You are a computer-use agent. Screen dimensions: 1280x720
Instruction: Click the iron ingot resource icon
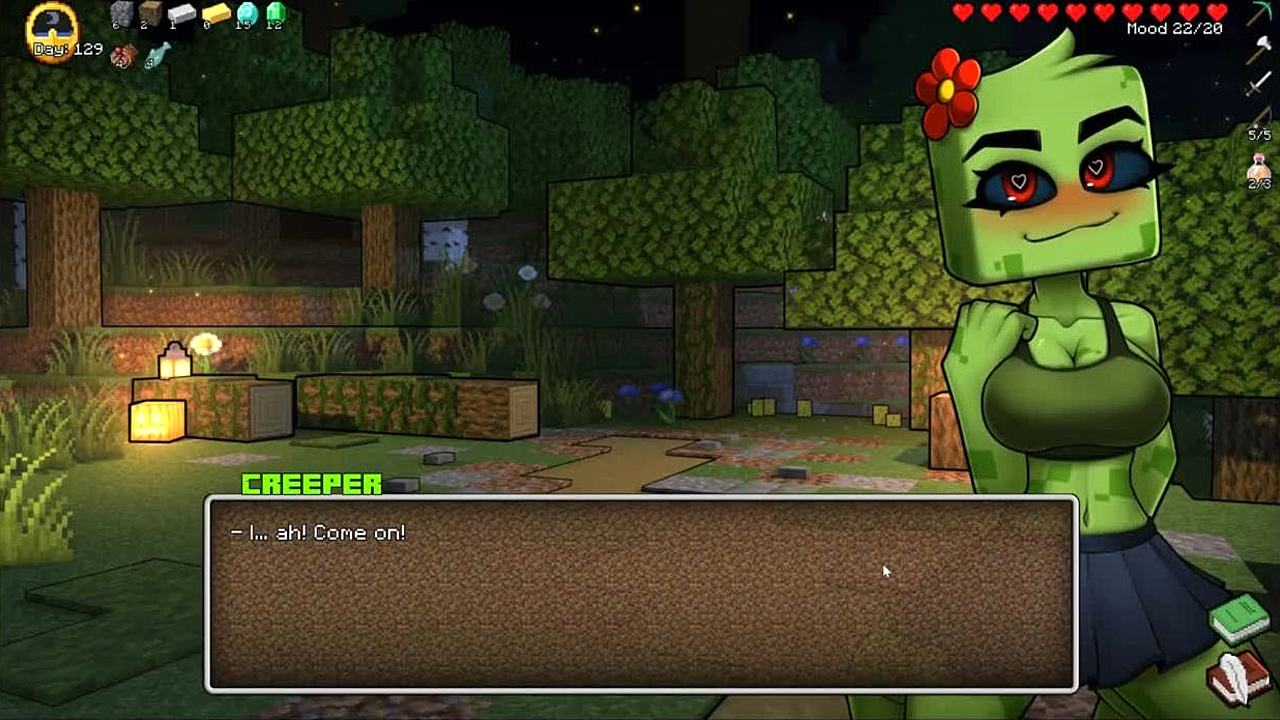click(x=181, y=14)
